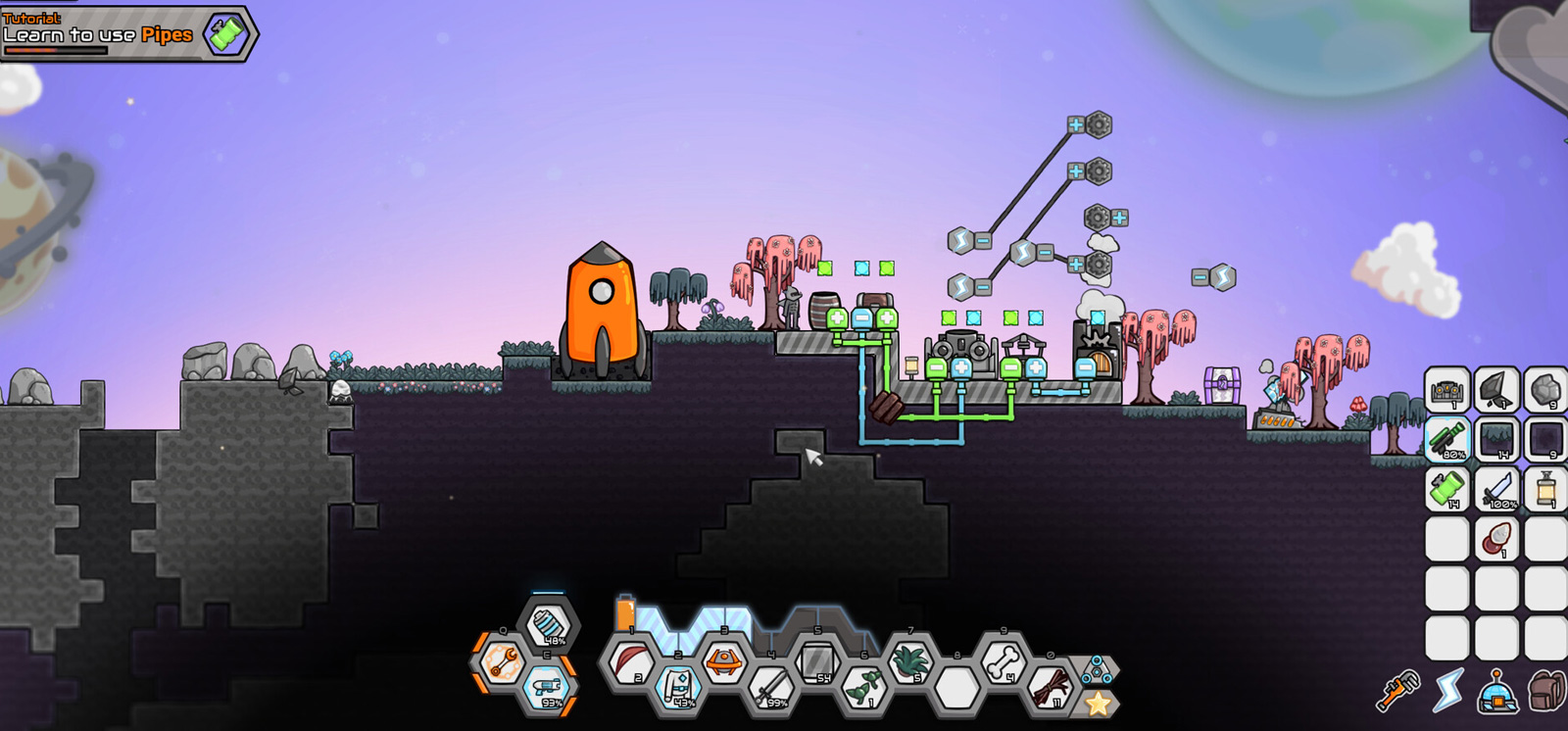The image size is (1568, 731).
Task: Choose the bundle of sticks hotbar slot
Action: pos(1049,687)
